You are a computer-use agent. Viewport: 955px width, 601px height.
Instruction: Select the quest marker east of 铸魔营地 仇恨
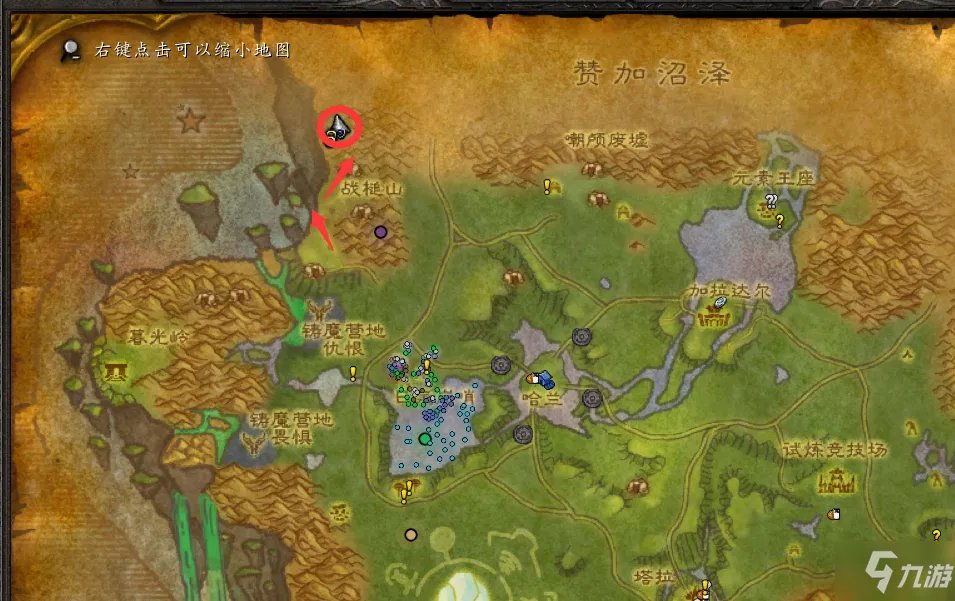pos(353,374)
